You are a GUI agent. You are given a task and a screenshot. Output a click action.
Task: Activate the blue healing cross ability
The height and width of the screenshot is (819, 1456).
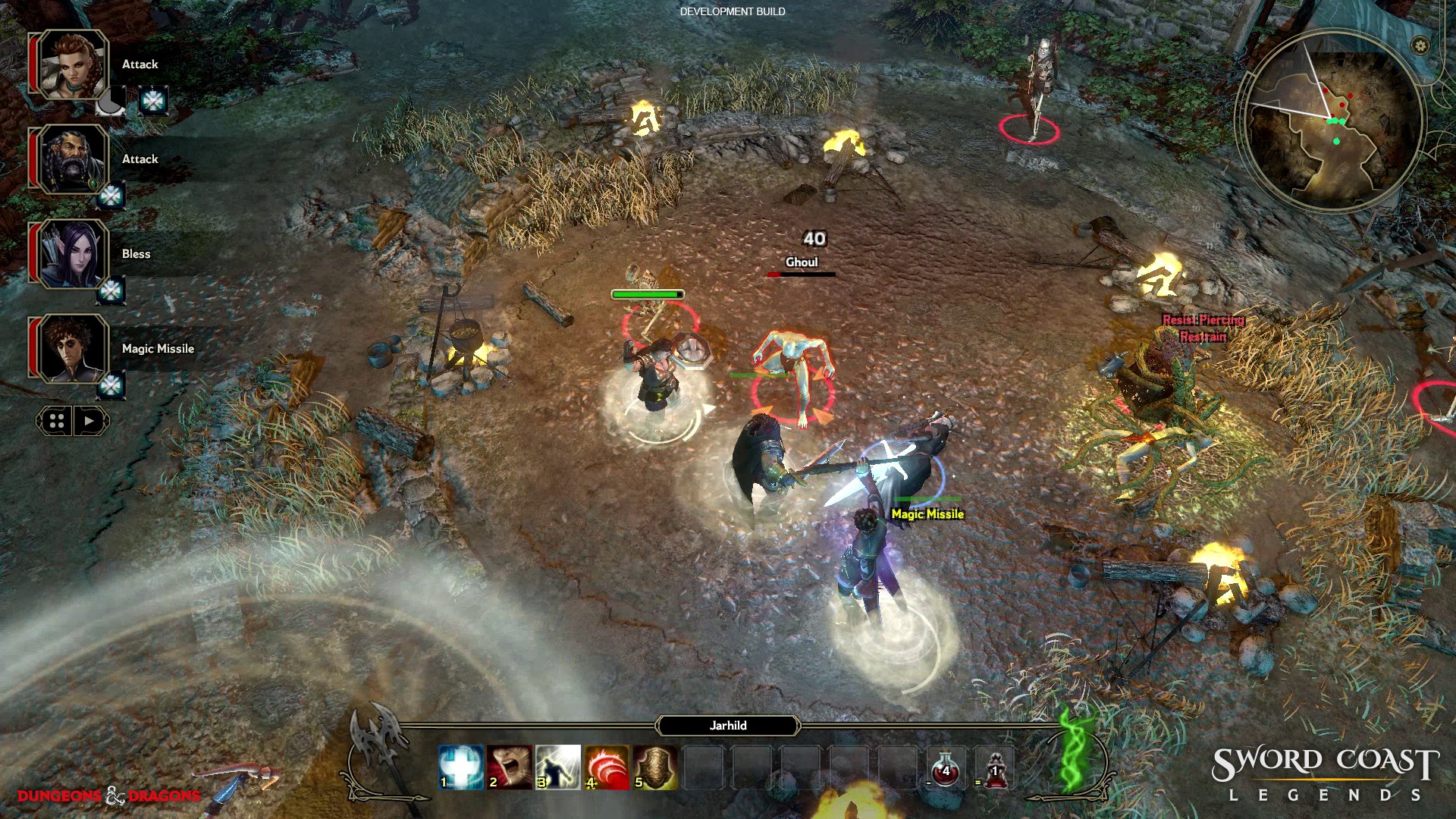point(461,767)
